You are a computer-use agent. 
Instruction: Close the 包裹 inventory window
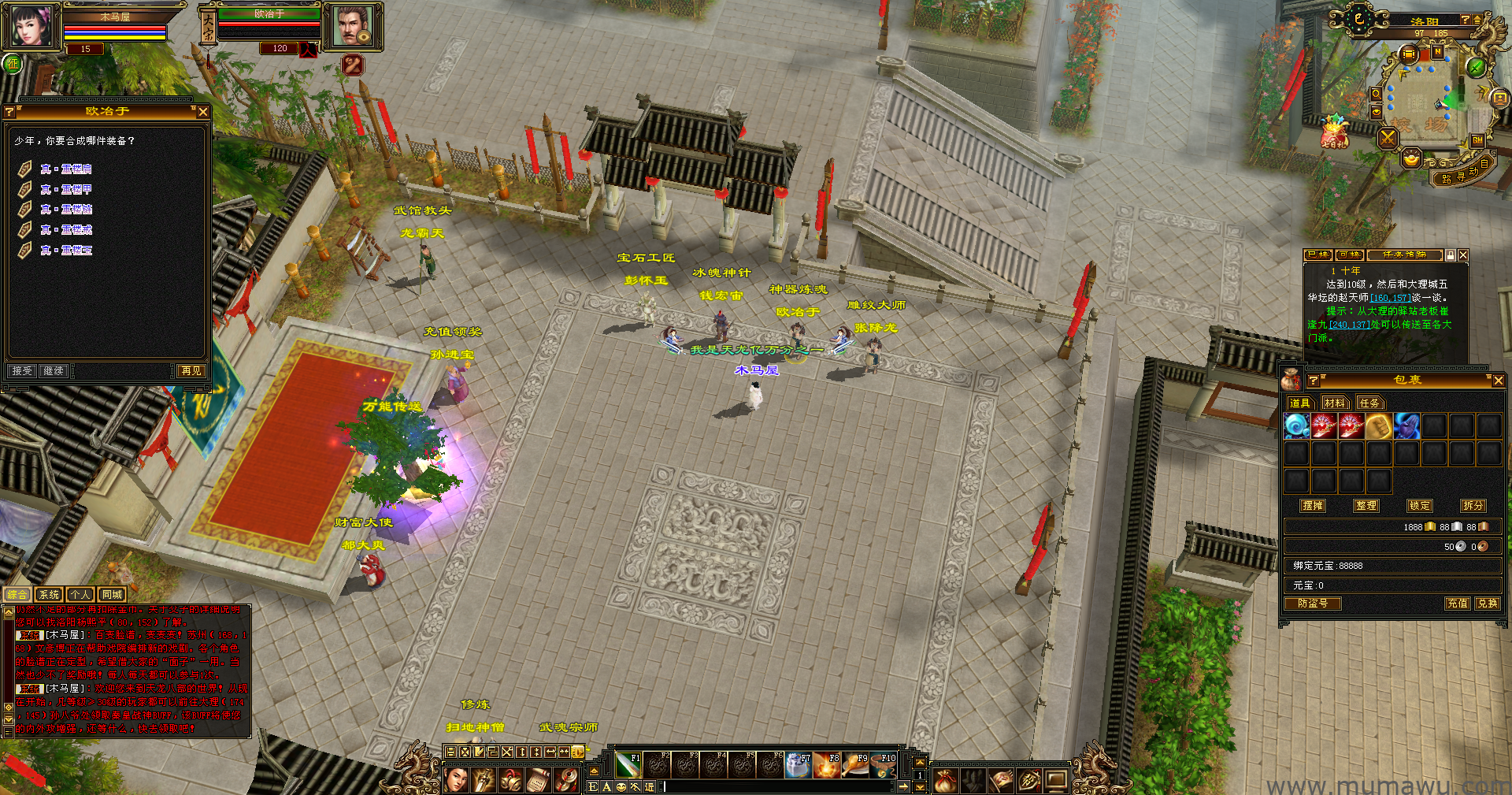(x=1498, y=381)
